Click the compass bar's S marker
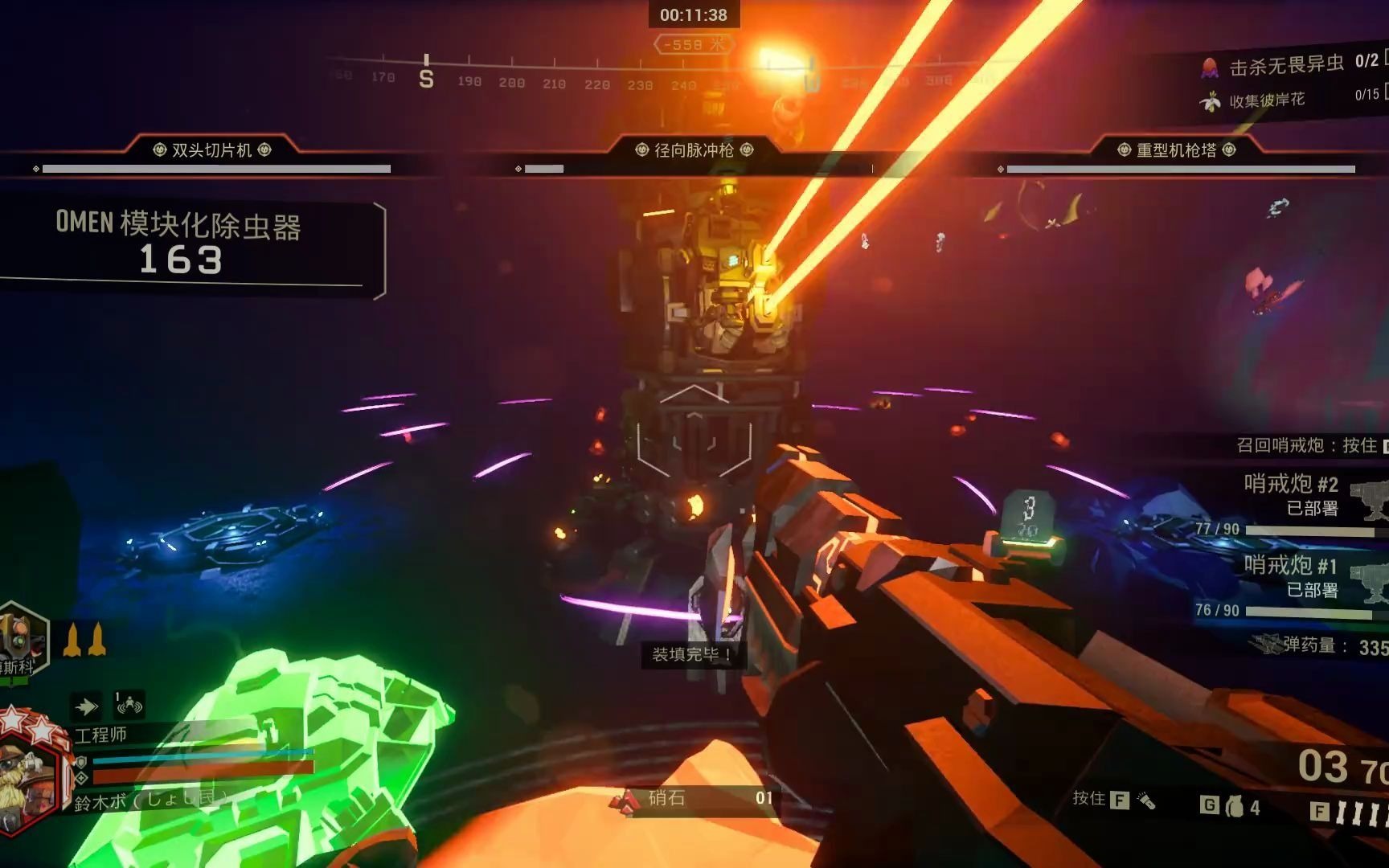This screenshot has width=1389, height=868. 426,79
